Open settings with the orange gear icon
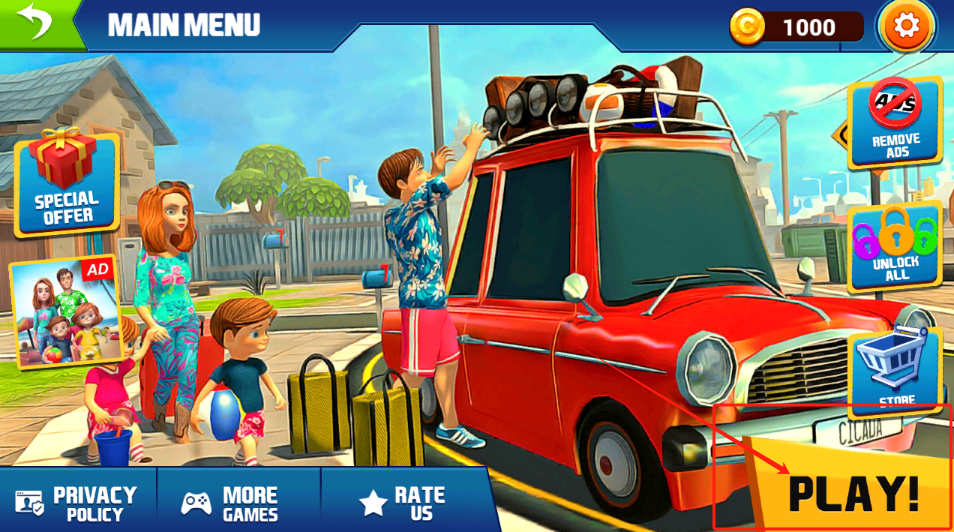The width and height of the screenshot is (954, 532). click(x=906, y=26)
